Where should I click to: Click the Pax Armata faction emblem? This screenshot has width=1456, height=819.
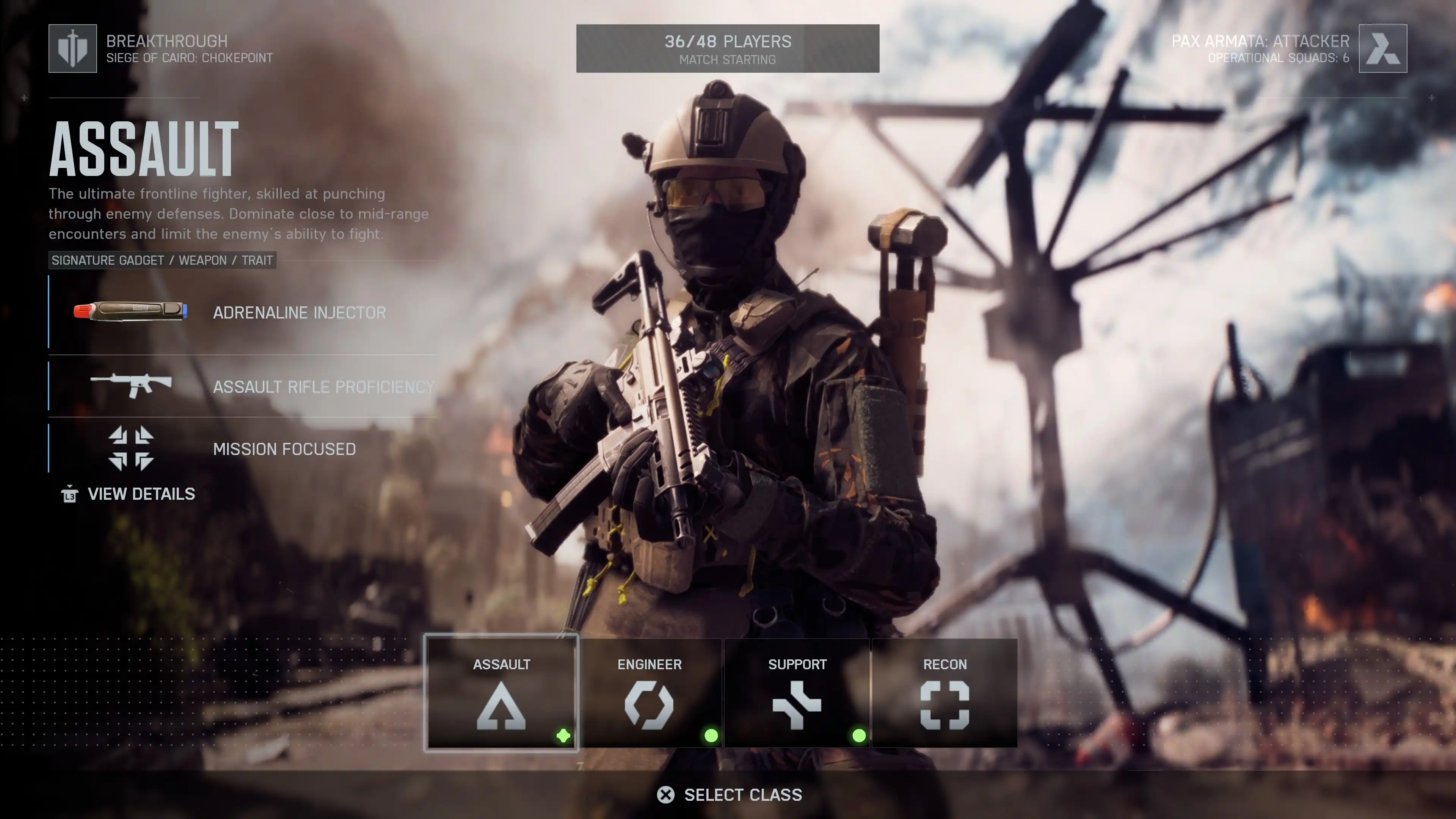[x=1382, y=49]
